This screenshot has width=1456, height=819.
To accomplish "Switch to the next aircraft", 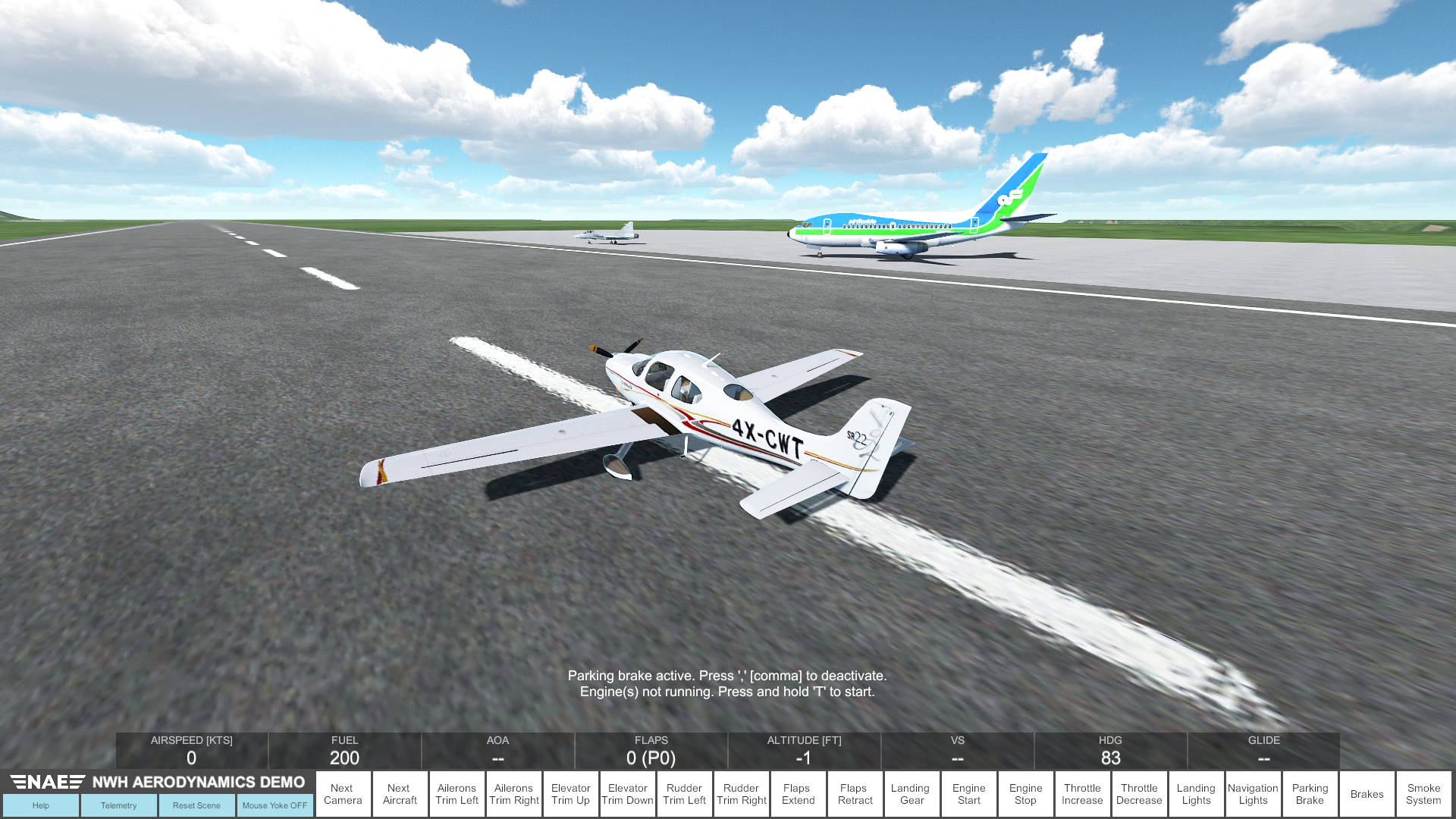I will point(400,793).
